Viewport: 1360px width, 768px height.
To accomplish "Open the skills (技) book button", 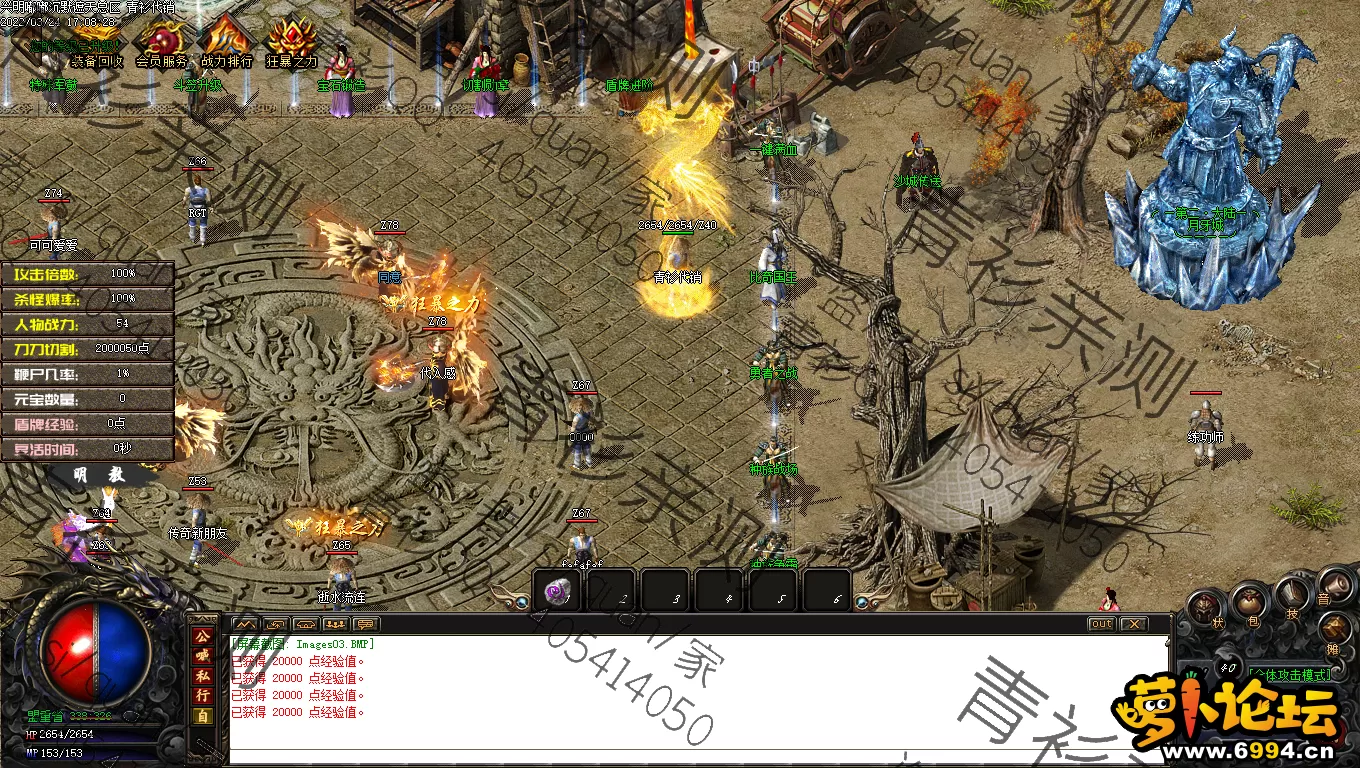I will (1292, 596).
